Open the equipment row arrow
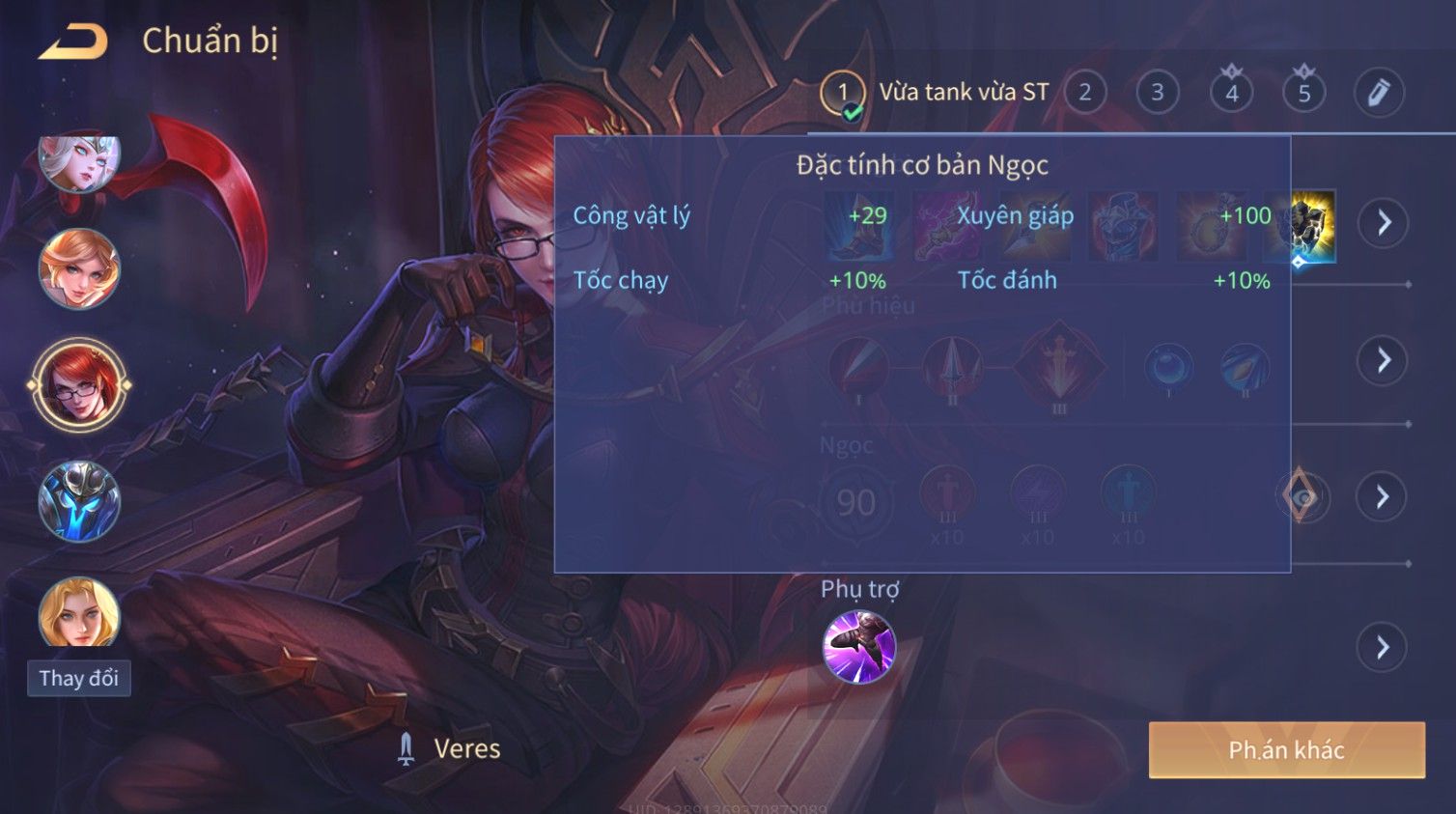Screen dimensions: 1456x814 pos(1383,223)
